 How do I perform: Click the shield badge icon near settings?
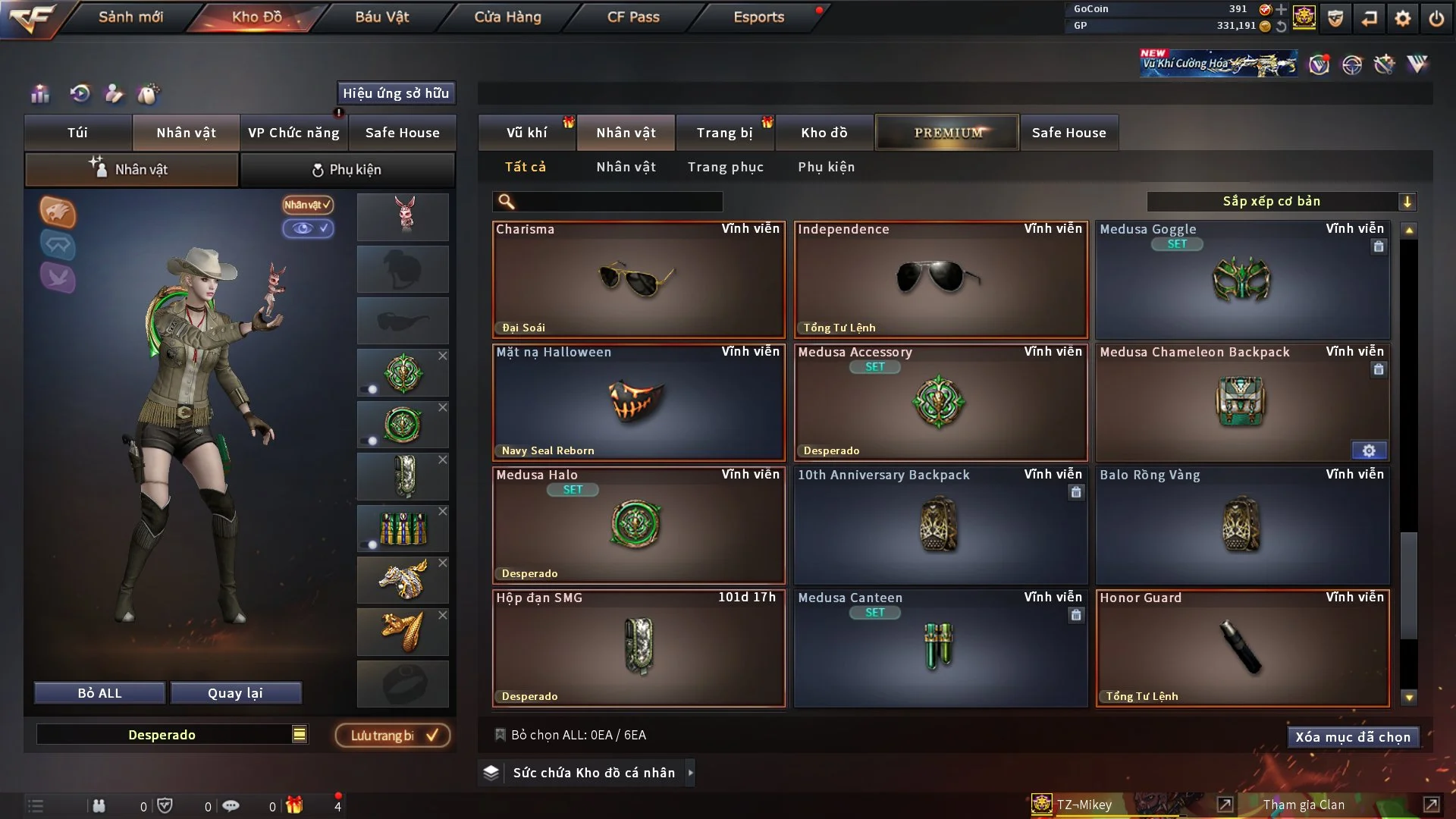coord(1335,17)
